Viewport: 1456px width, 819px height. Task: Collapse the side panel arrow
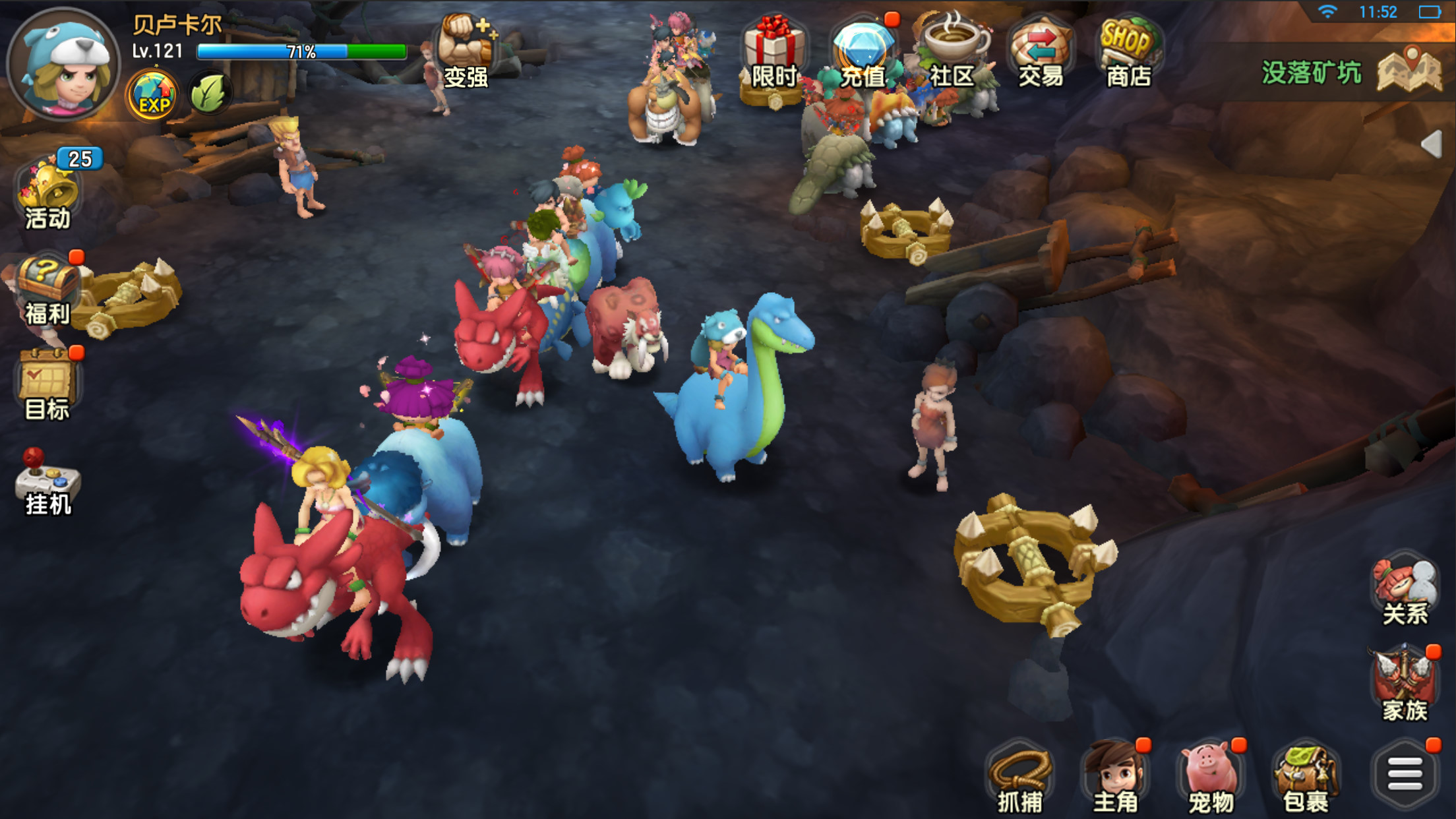click(x=1432, y=144)
